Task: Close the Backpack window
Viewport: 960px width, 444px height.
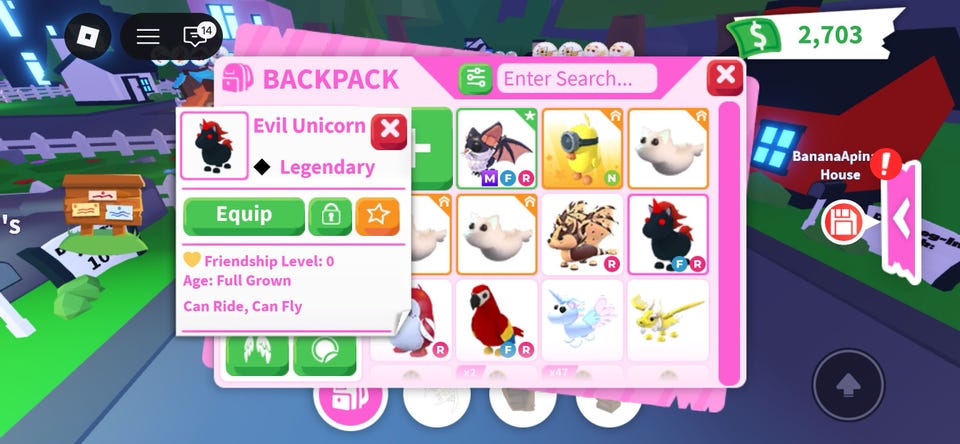Action: [x=724, y=76]
